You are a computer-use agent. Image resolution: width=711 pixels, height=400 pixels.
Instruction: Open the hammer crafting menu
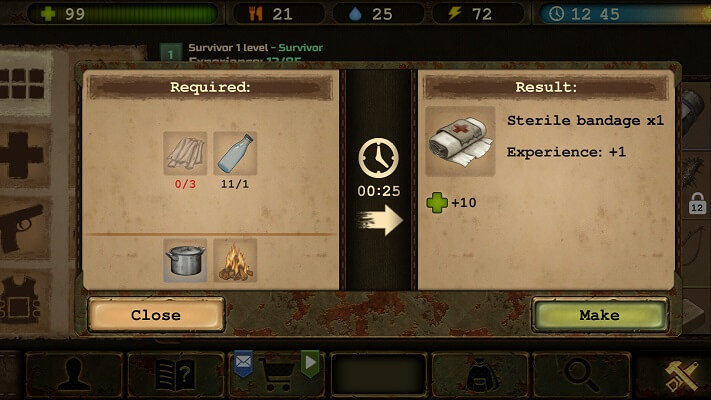685,375
